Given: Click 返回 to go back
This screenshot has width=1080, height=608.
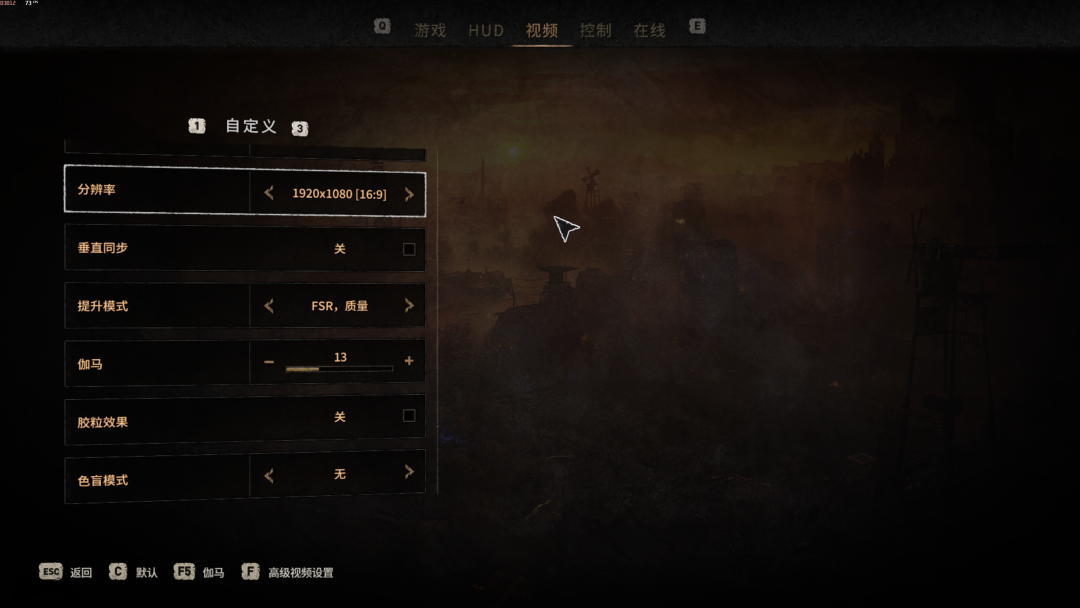Looking at the screenshot, I should pyautogui.click(x=80, y=573).
